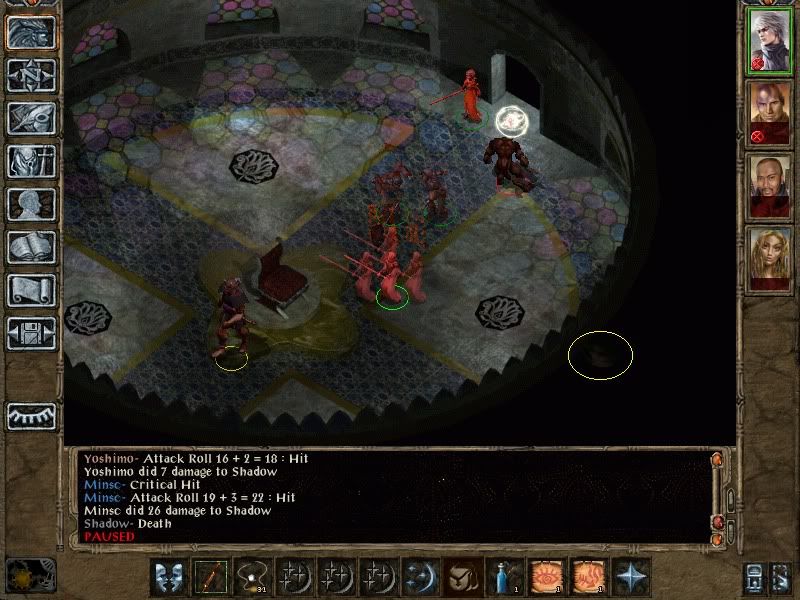Open the special abilities star button
This screenshot has width=800, height=600.
[x=630, y=578]
